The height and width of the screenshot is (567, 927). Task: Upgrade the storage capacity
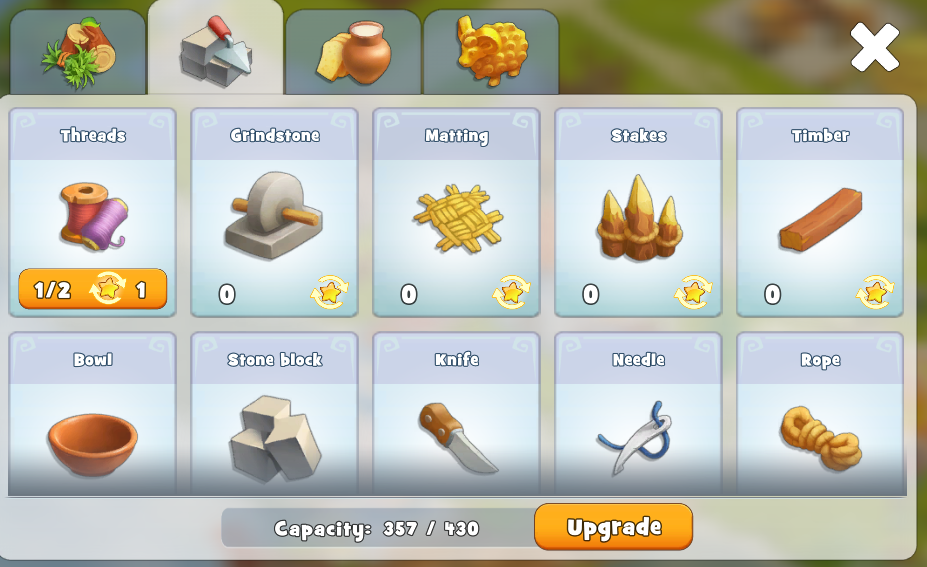613,527
